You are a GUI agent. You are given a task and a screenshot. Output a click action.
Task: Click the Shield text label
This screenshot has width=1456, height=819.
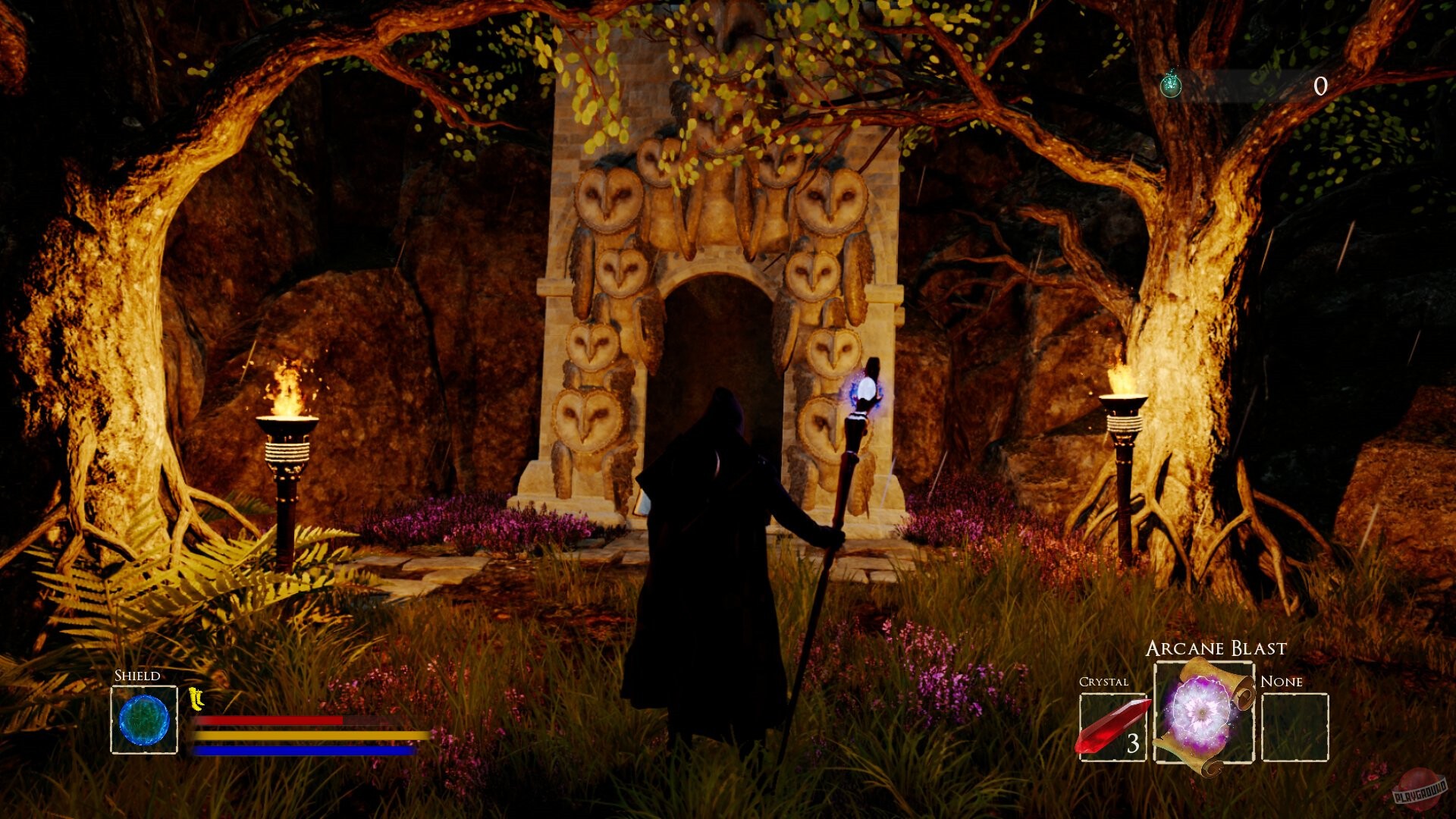pos(136,675)
